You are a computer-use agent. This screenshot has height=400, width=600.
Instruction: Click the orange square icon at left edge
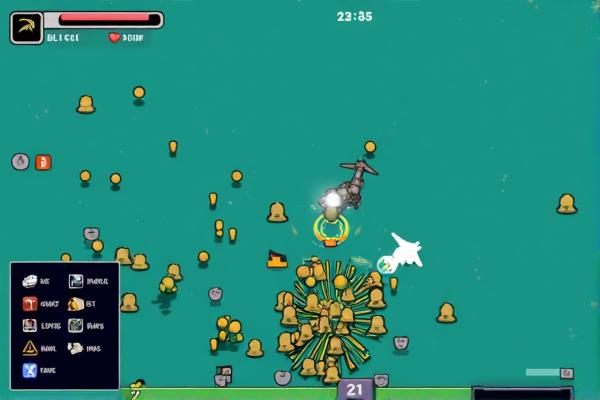[43, 162]
